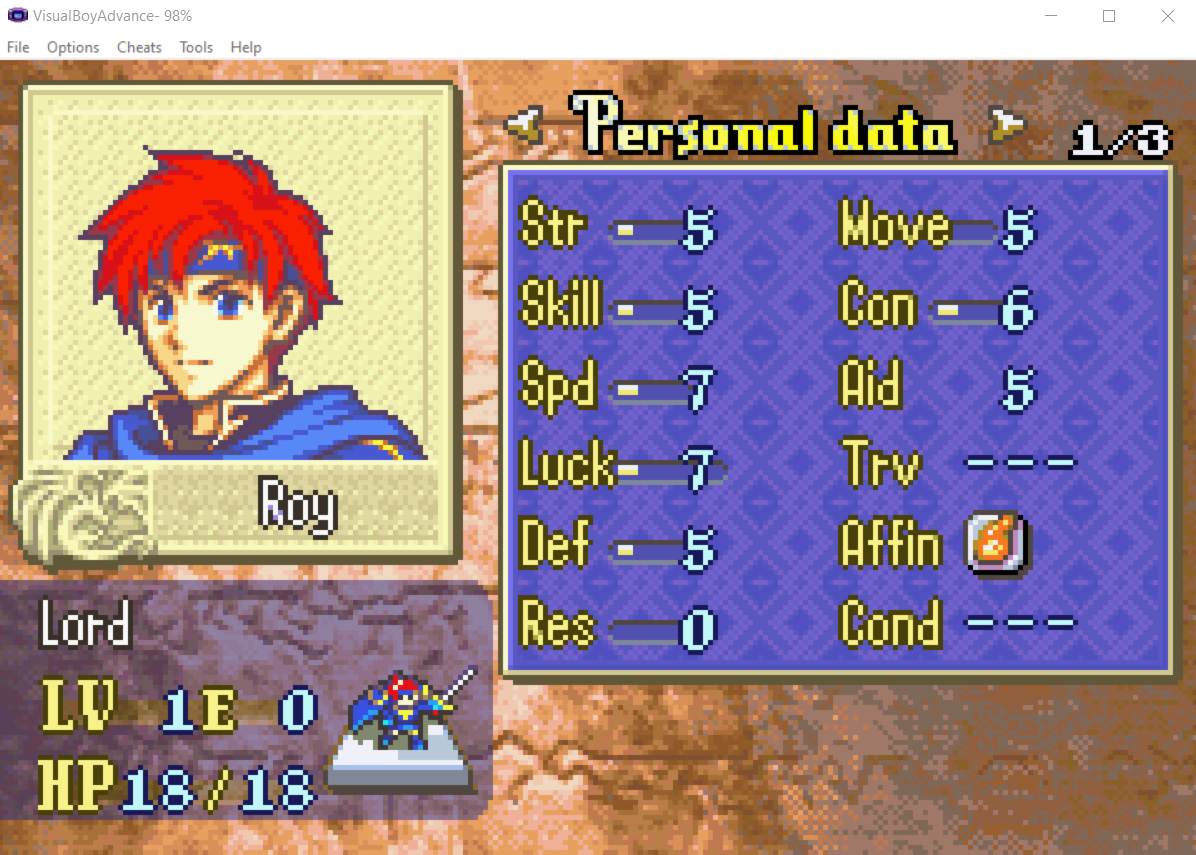This screenshot has width=1196, height=855.
Task: Close the VisualBoyAdvance window
Action: coord(1167,16)
